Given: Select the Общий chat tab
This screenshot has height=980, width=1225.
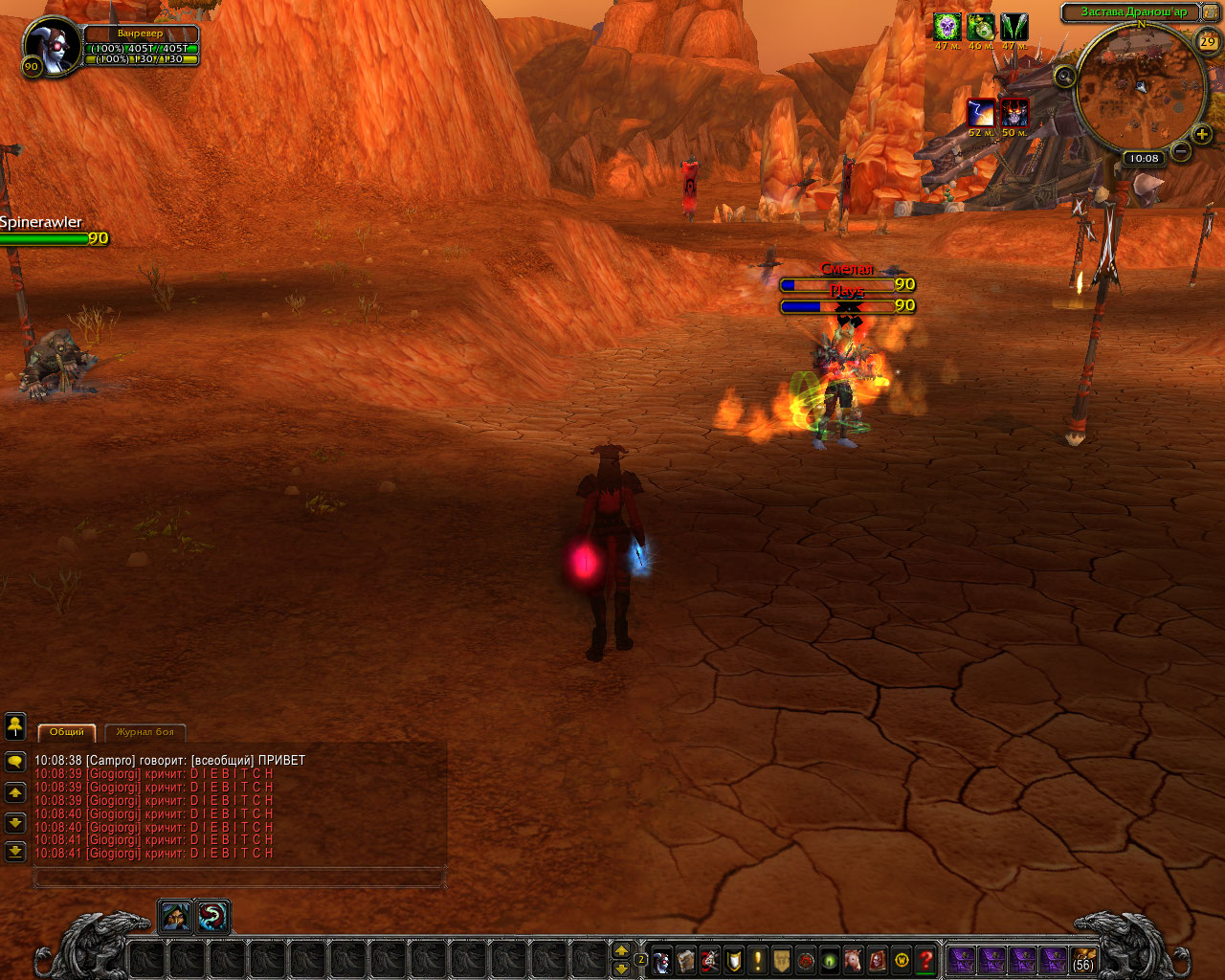Looking at the screenshot, I should (67, 732).
